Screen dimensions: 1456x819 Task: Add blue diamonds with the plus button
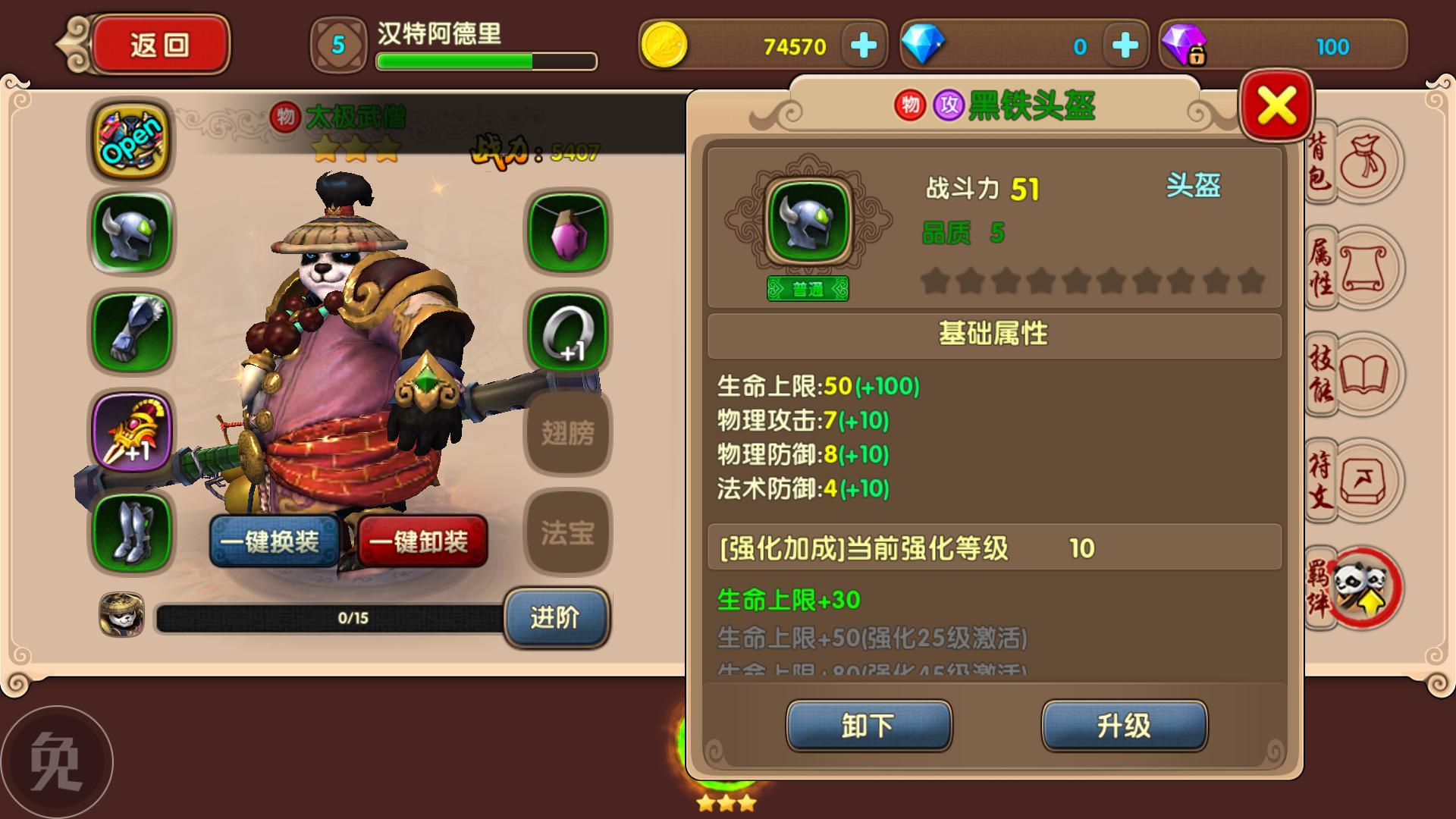(1125, 46)
